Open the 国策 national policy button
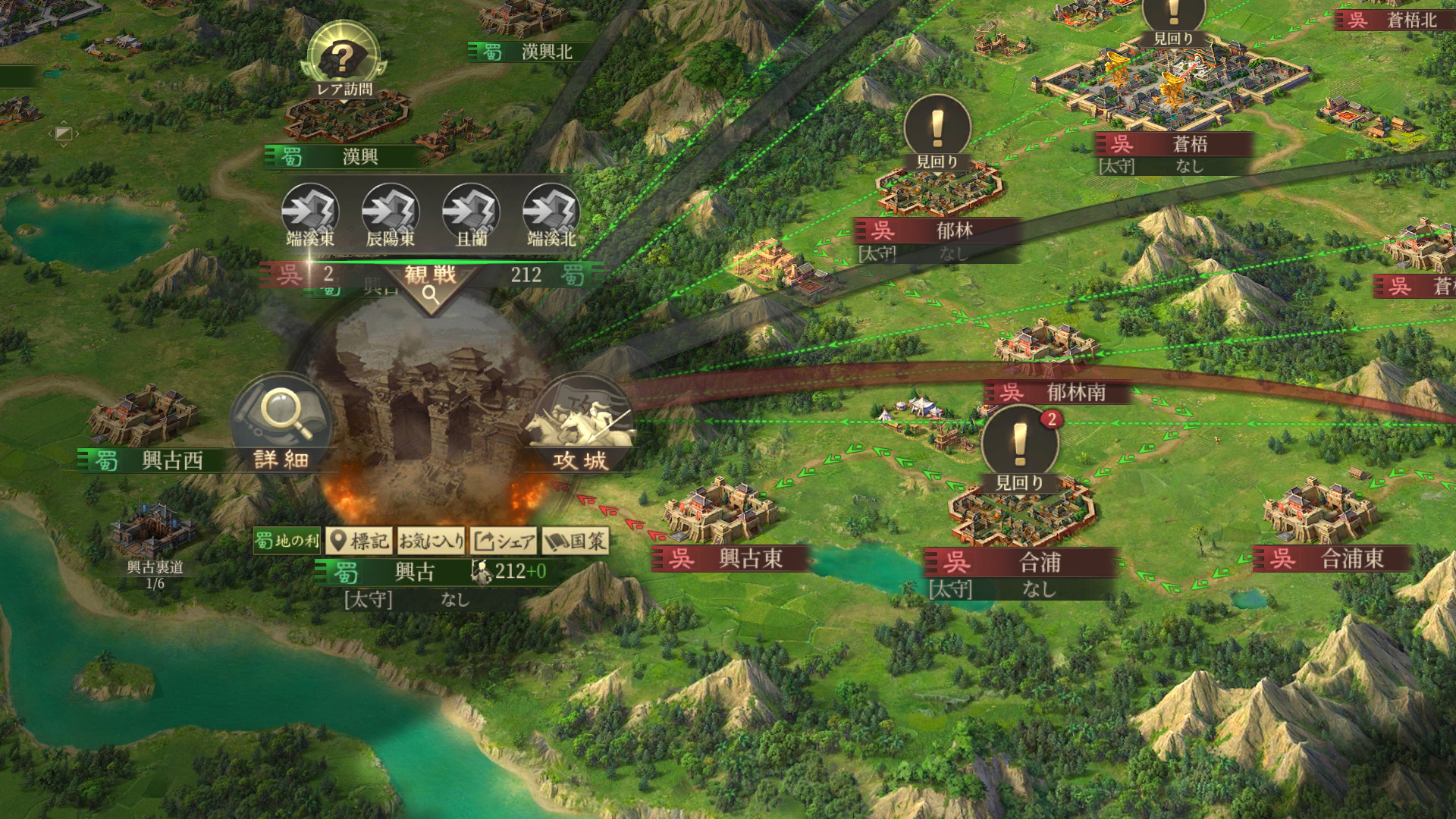The width and height of the screenshot is (1456, 819). 575,541
